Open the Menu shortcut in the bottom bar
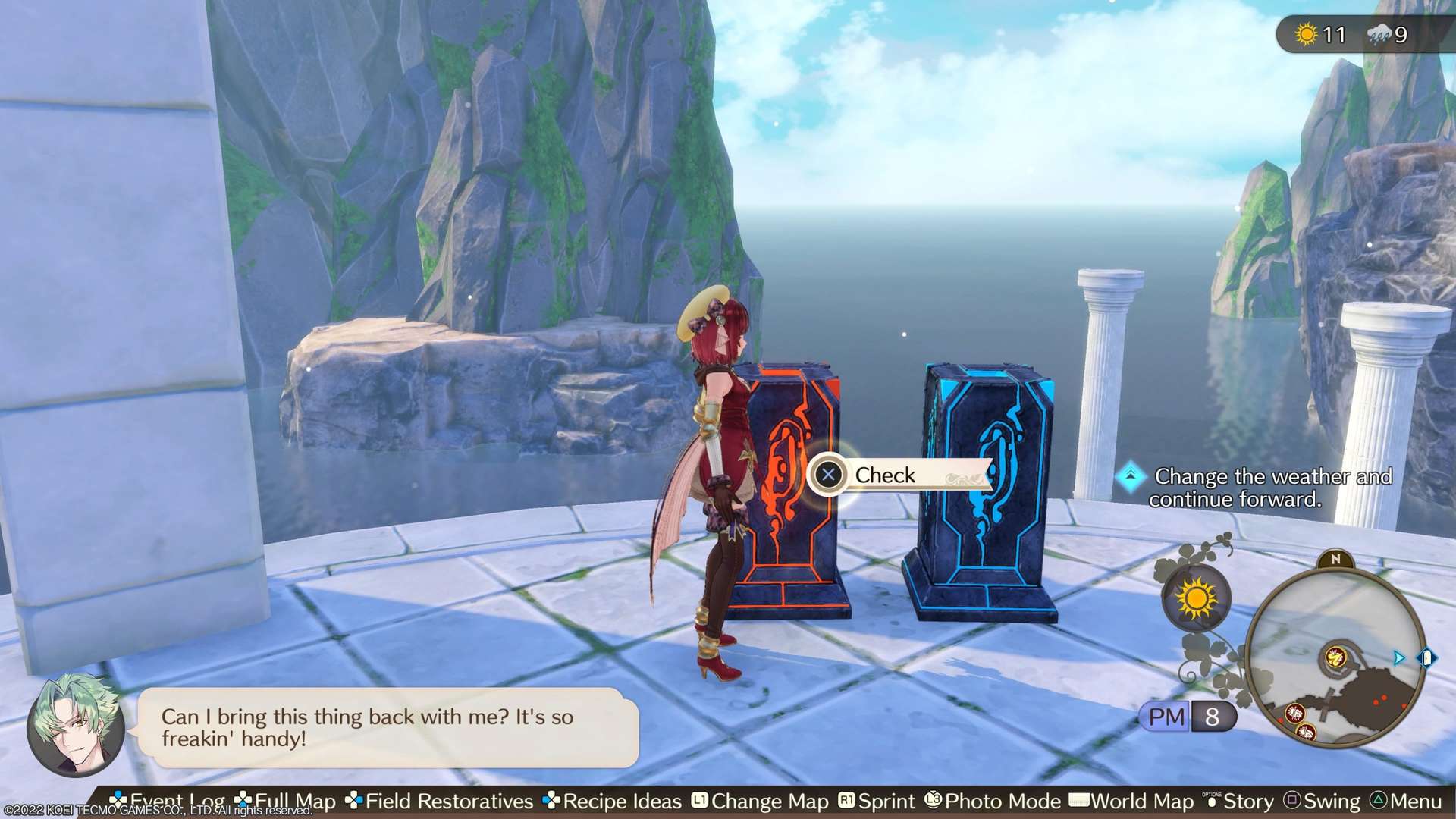Image resolution: width=1456 pixels, height=819 pixels. pyautogui.click(x=1406, y=802)
